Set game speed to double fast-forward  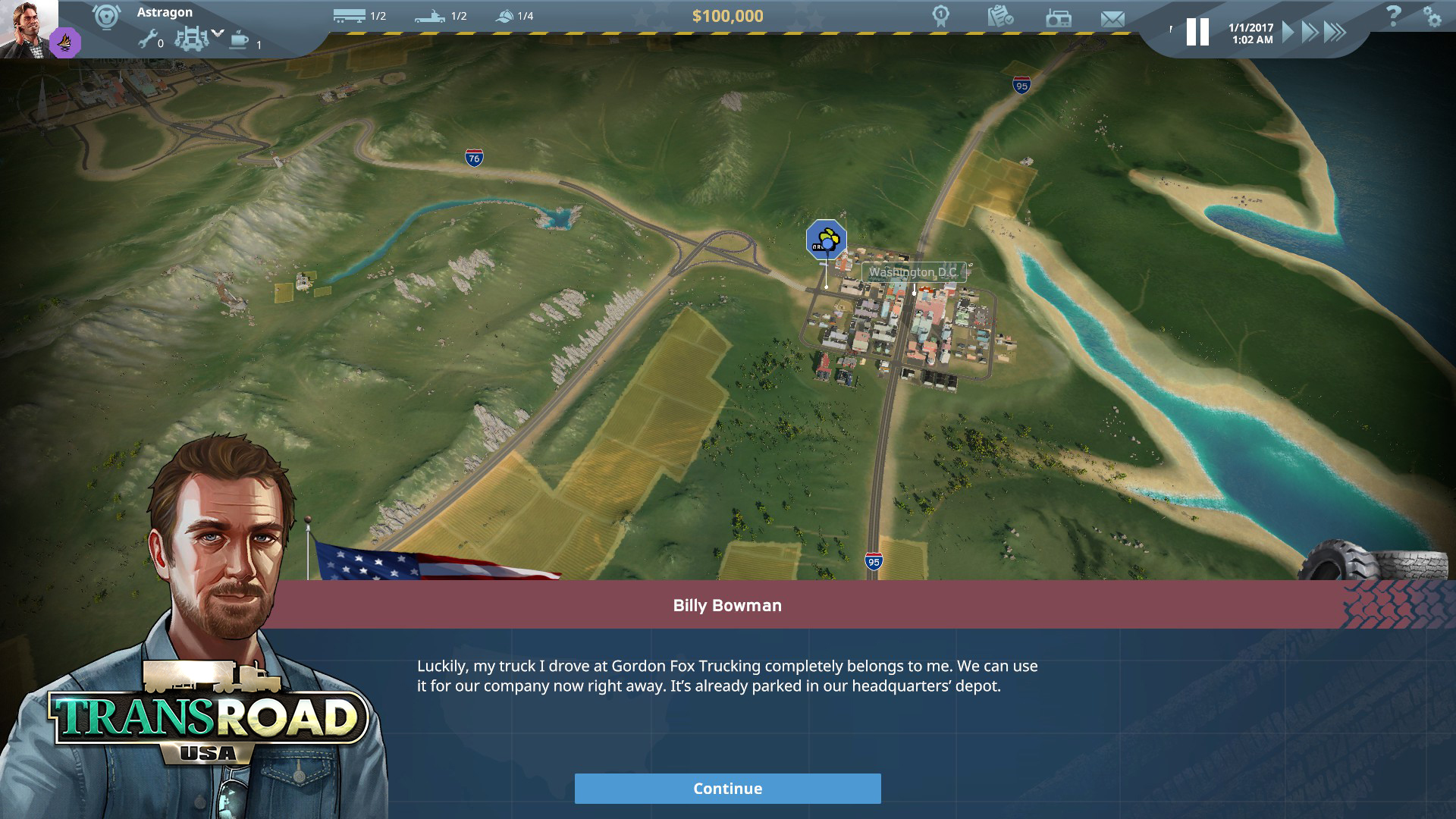(x=1310, y=32)
